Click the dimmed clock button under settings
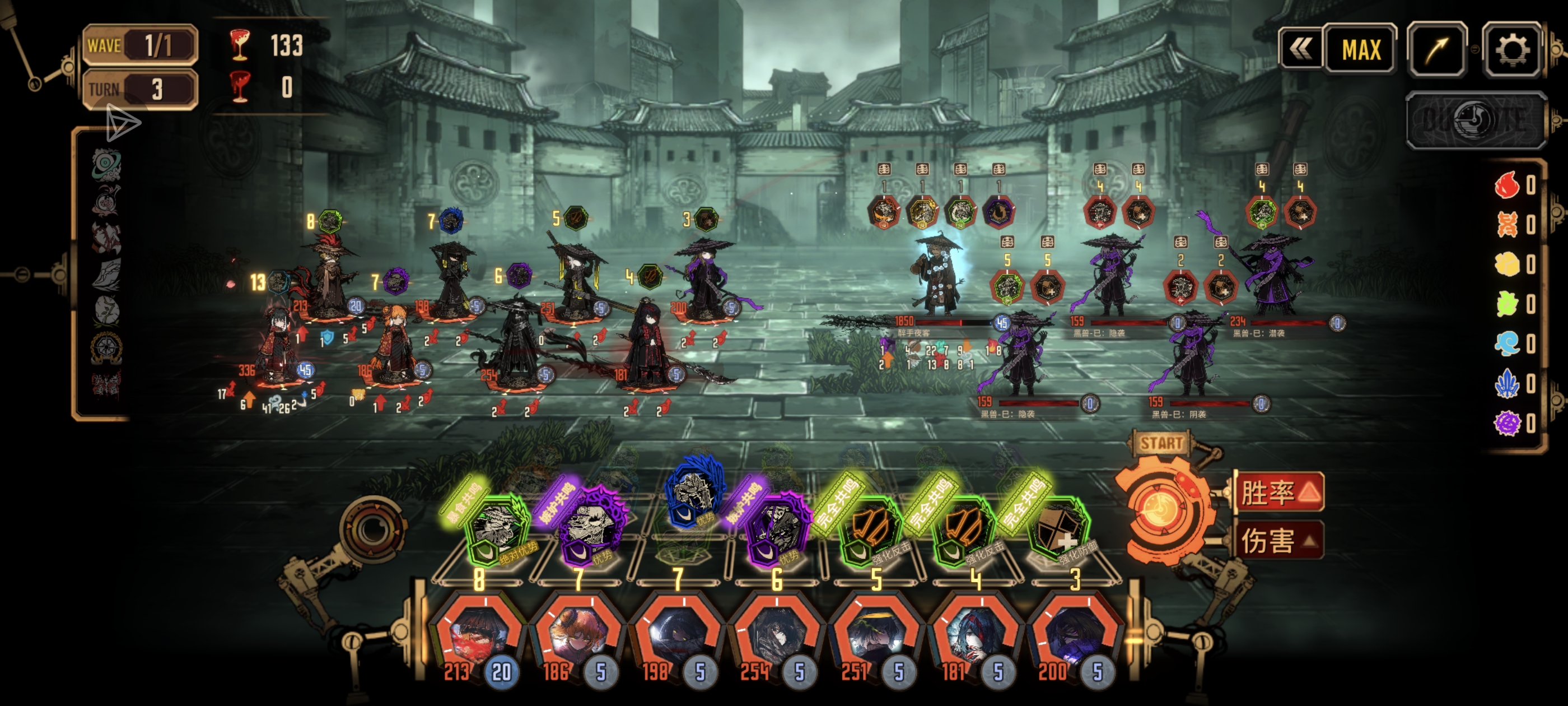Image resolution: width=1568 pixels, height=706 pixels. point(1476,120)
